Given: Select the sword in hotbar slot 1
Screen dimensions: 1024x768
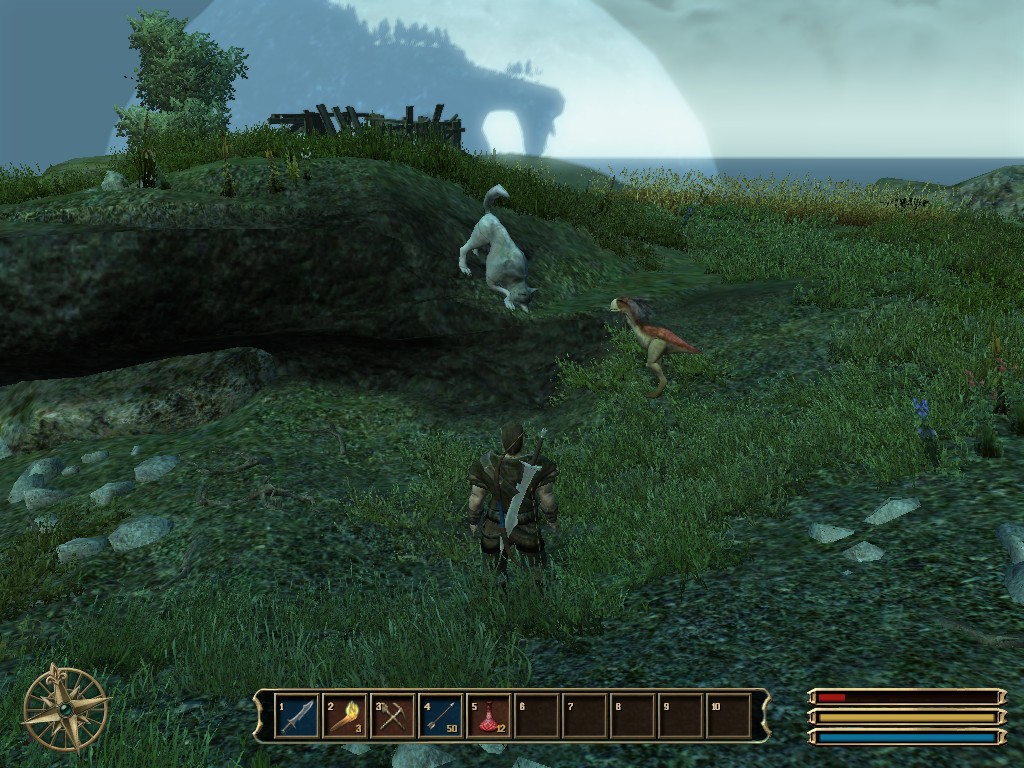Looking at the screenshot, I should point(297,716).
